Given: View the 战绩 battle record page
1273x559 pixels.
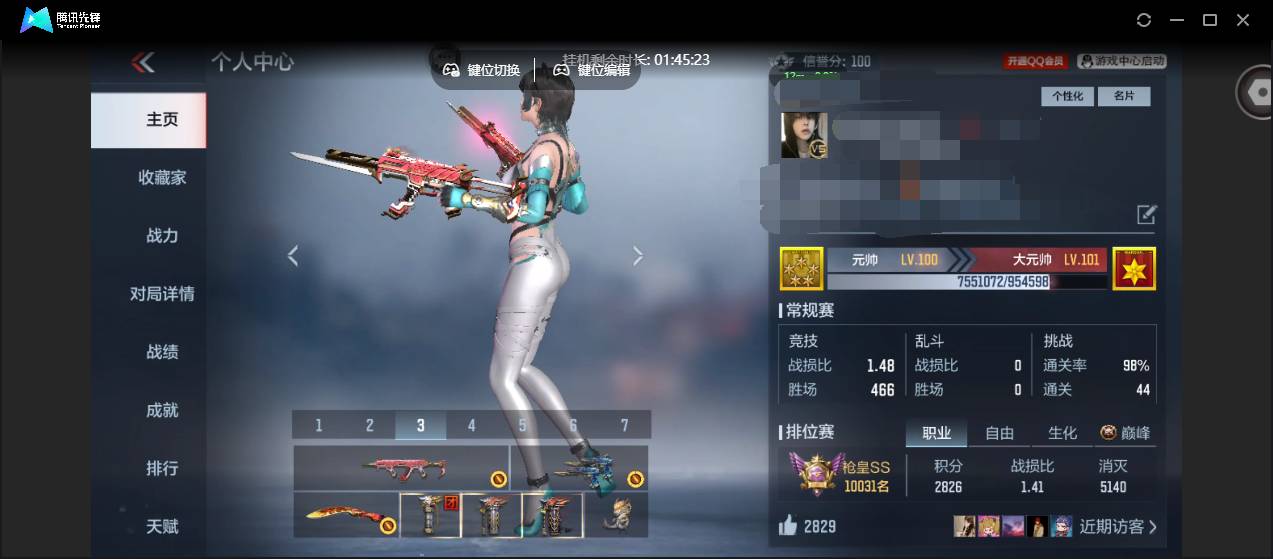Looking at the screenshot, I should (162, 352).
